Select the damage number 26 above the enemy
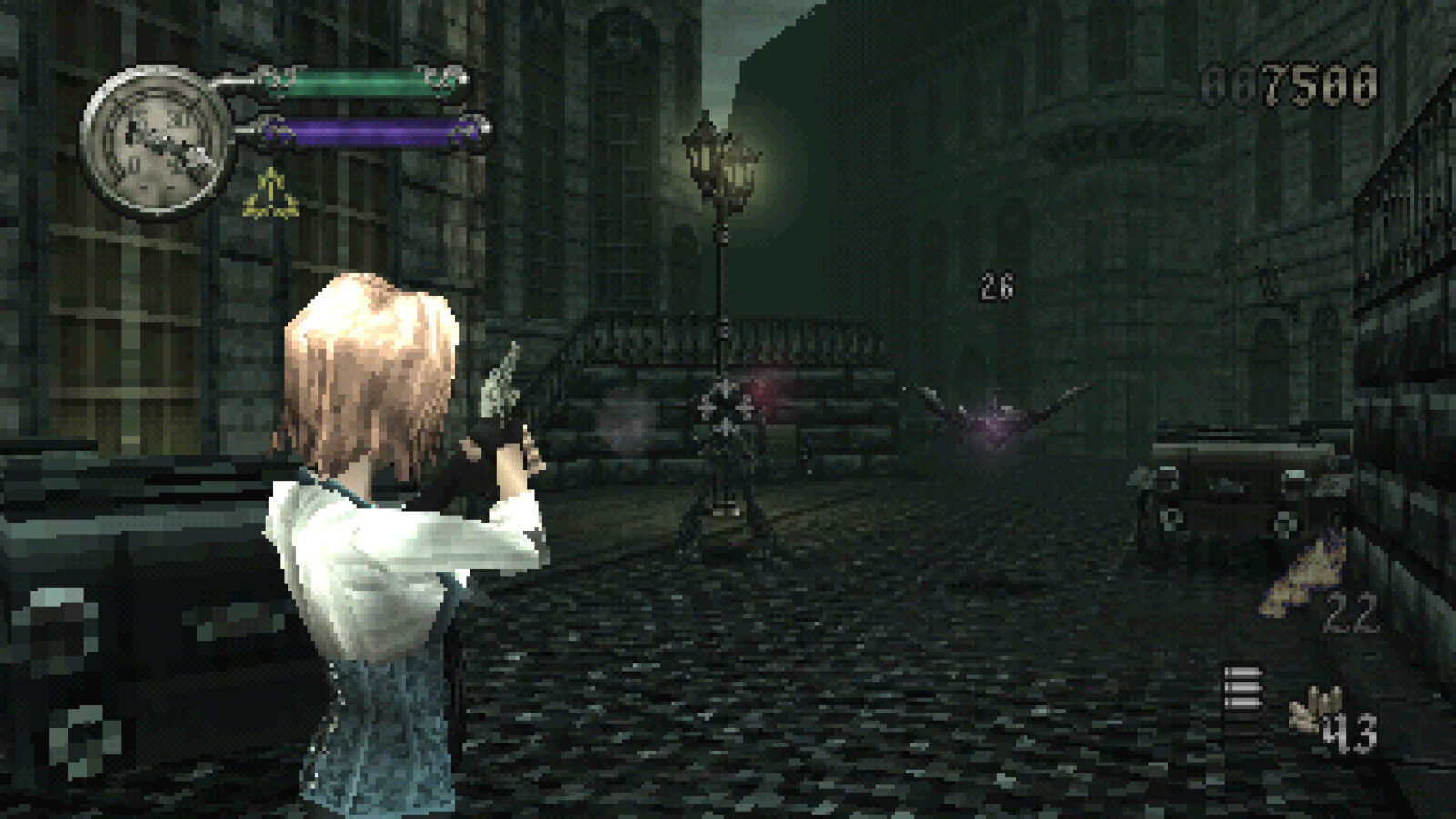Image resolution: width=1456 pixels, height=819 pixels. [996, 289]
